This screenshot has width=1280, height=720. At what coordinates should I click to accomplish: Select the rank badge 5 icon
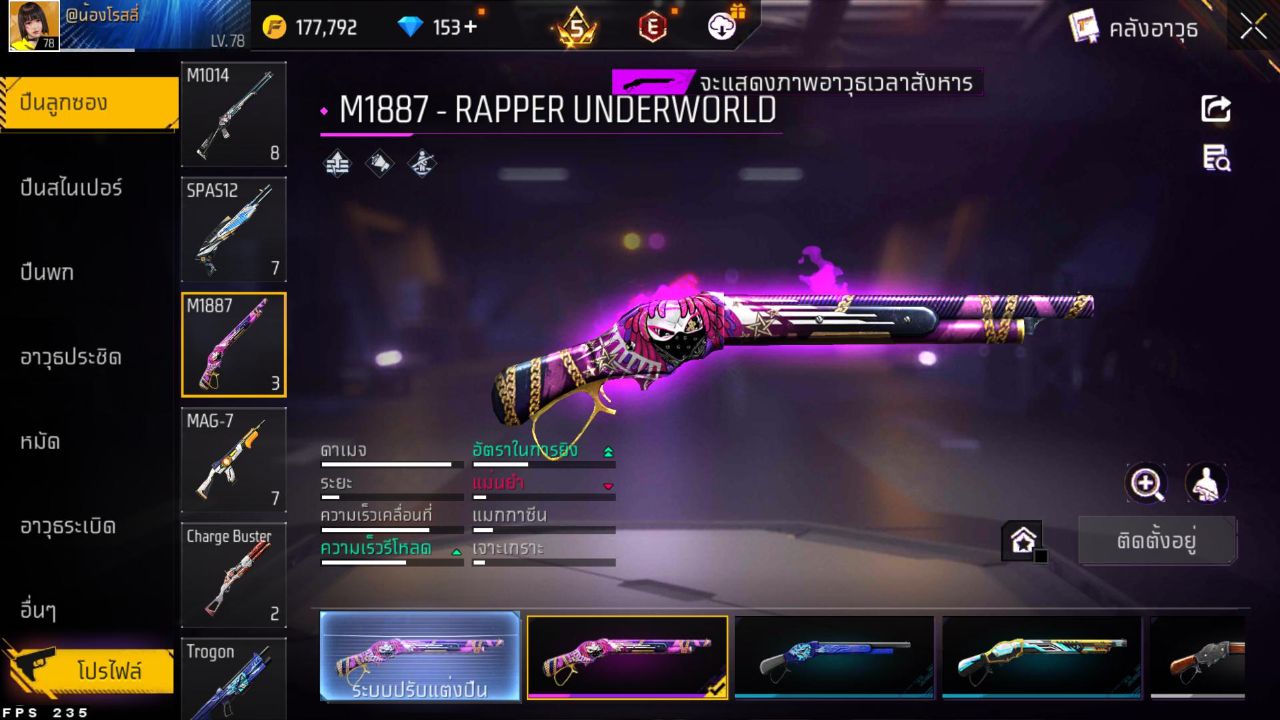pos(577,28)
